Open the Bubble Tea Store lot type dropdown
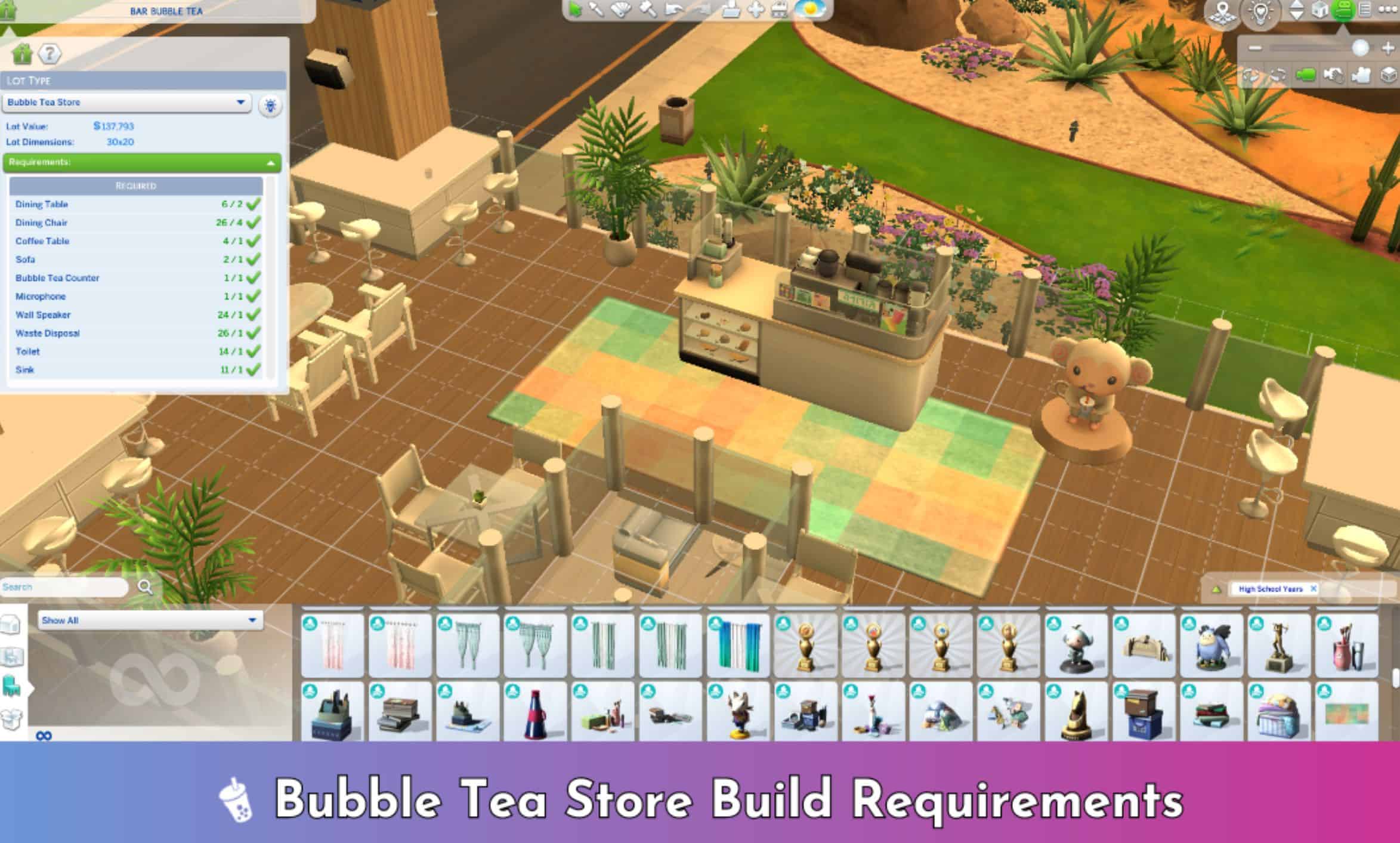1400x843 pixels. [240, 103]
